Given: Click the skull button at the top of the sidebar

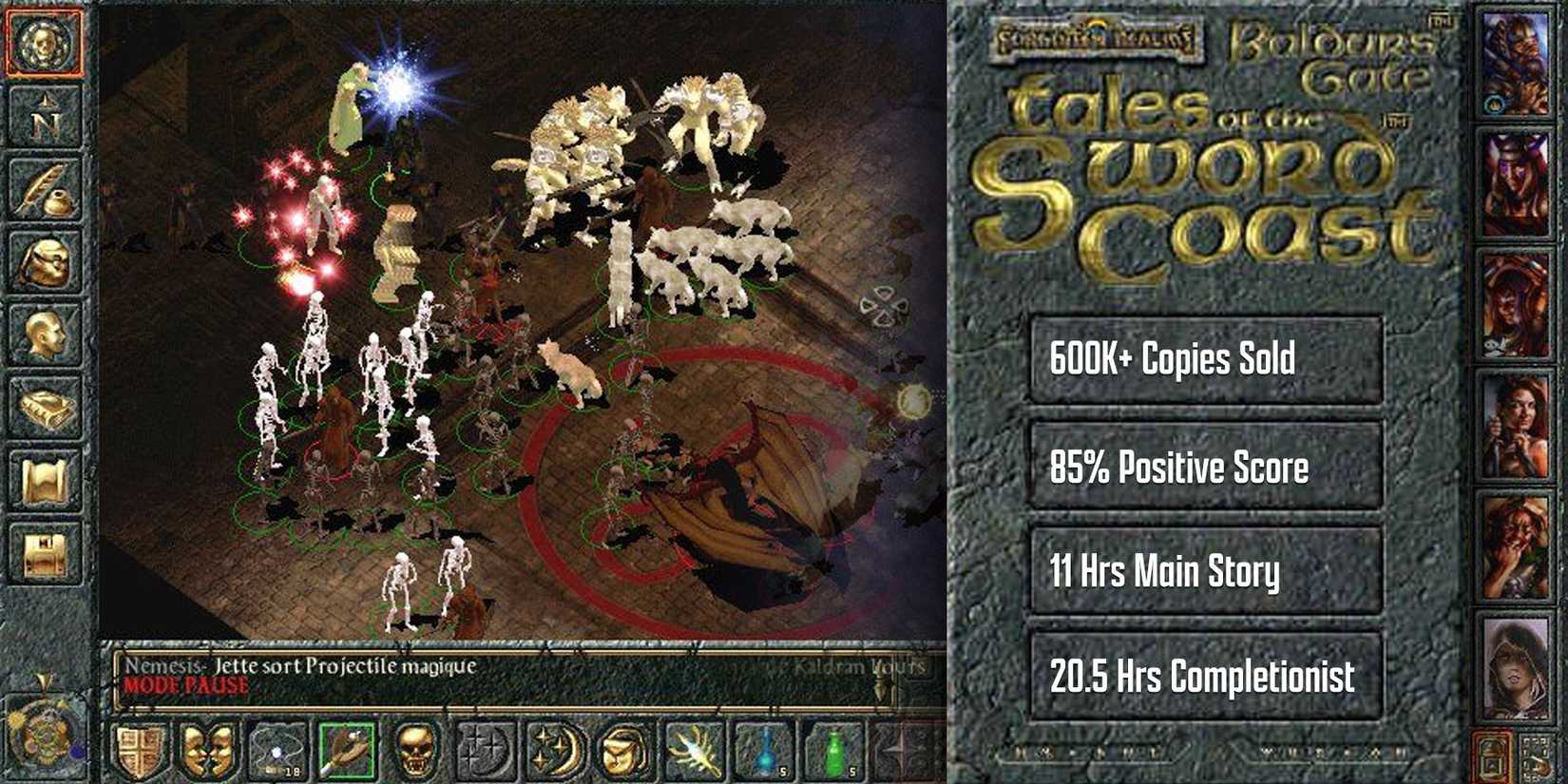Looking at the screenshot, I should [x=42, y=40].
